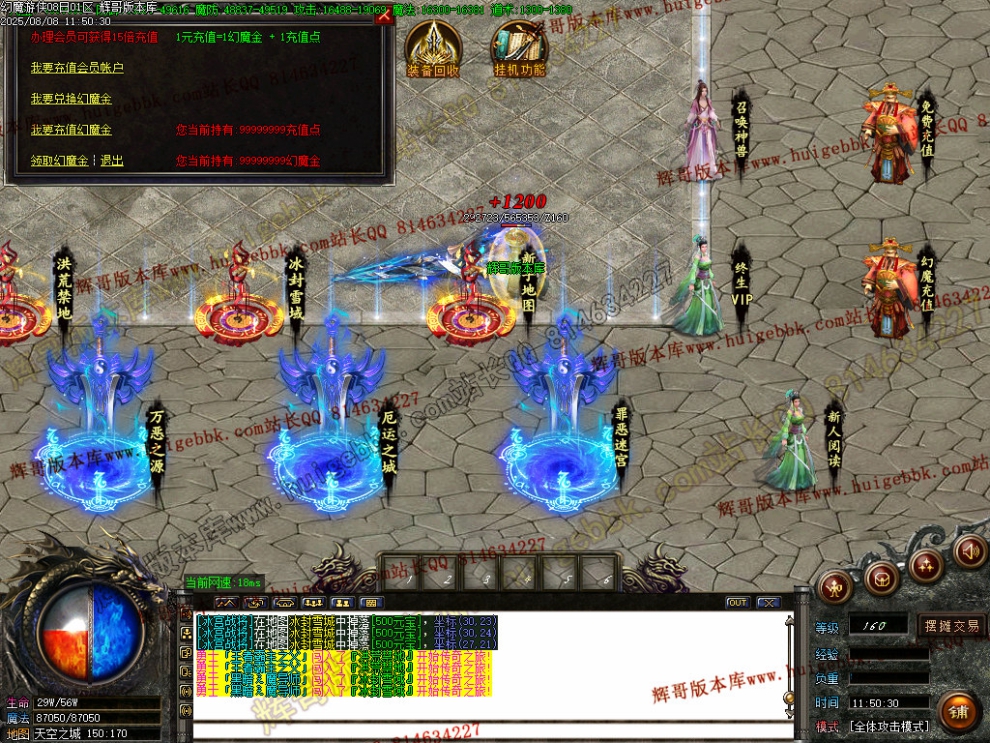Open the skills icon with three stars
The image size is (990, 743).
(x=926, y=566)
